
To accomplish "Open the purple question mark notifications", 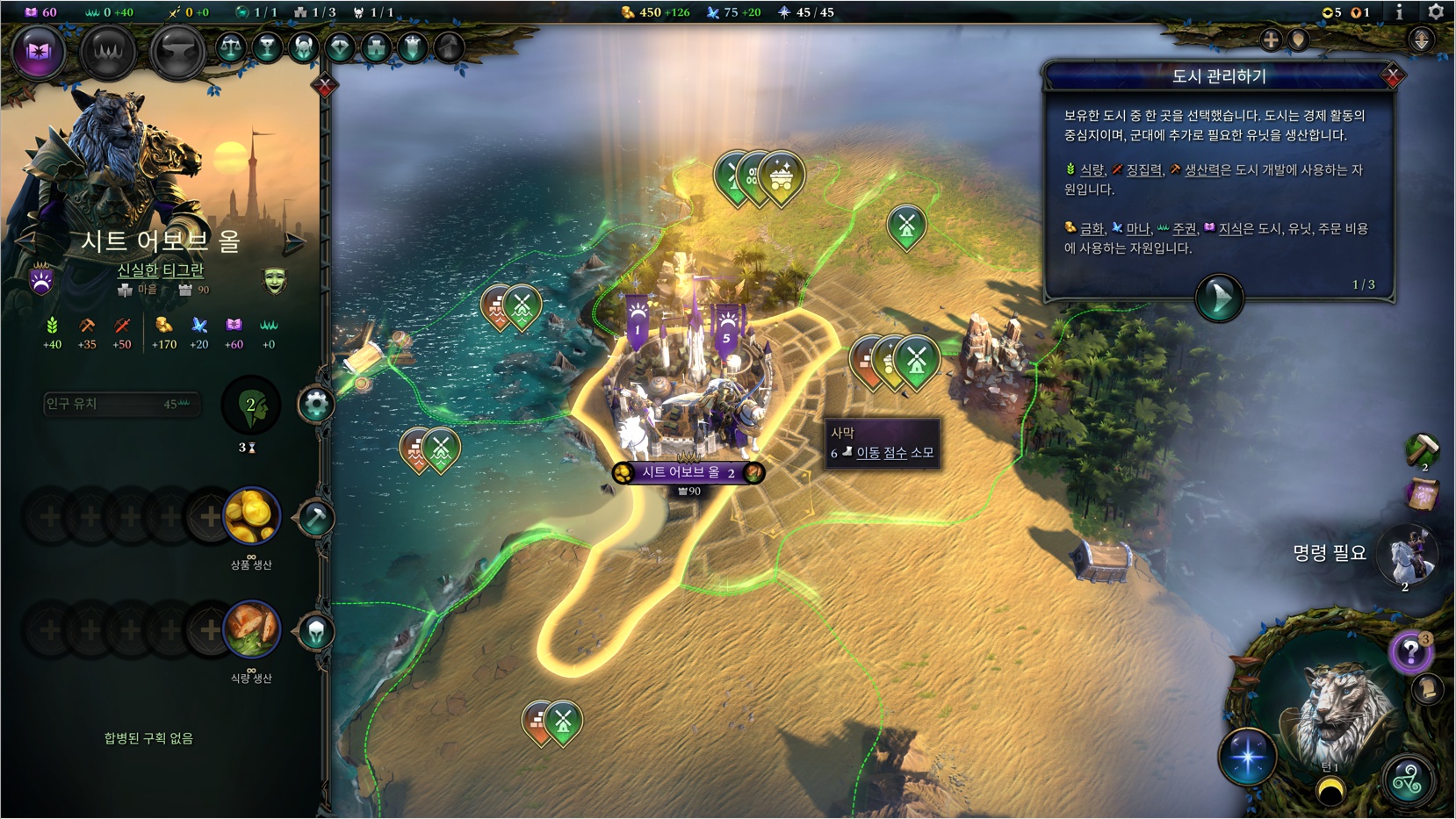I will click(x=1409, y=652).
